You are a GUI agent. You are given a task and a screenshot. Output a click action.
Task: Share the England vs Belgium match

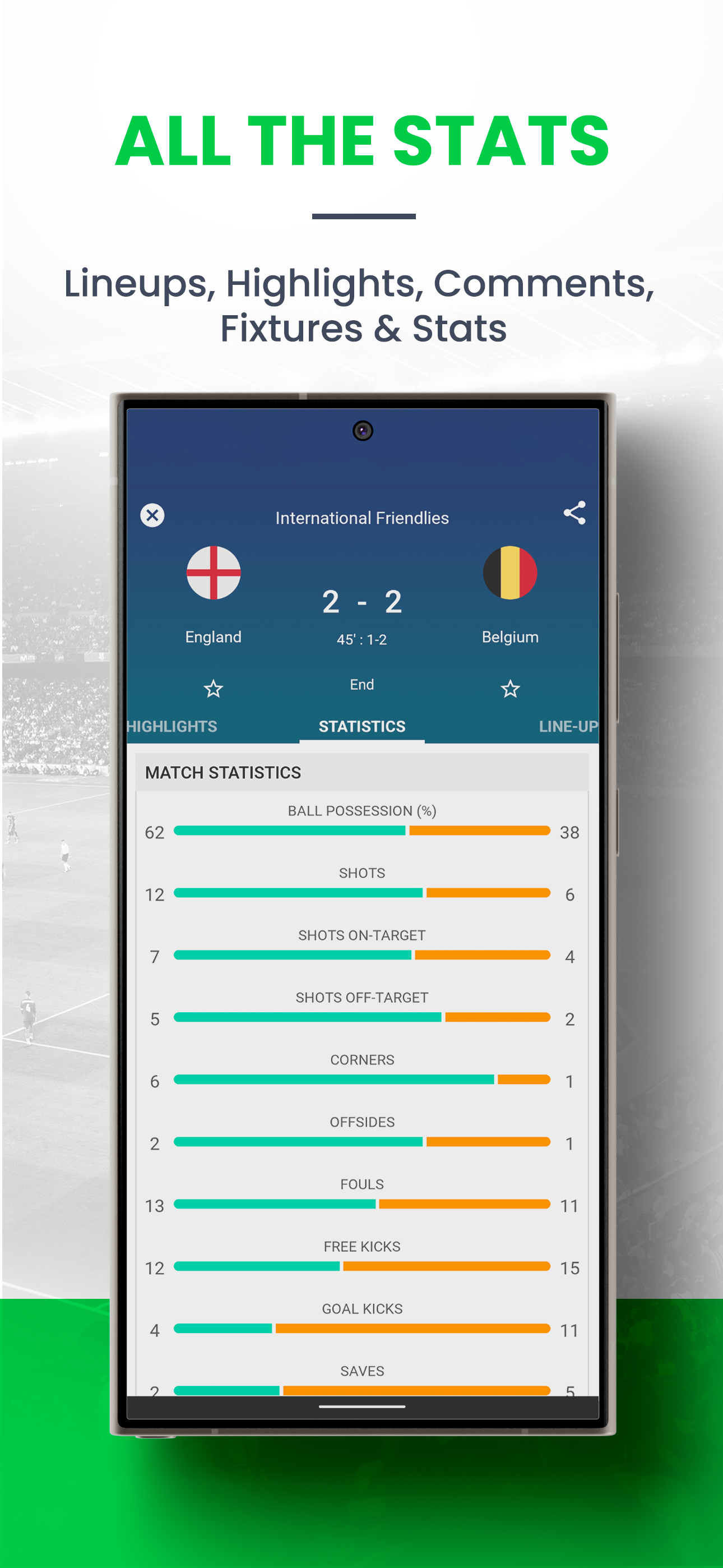[574, 513]
